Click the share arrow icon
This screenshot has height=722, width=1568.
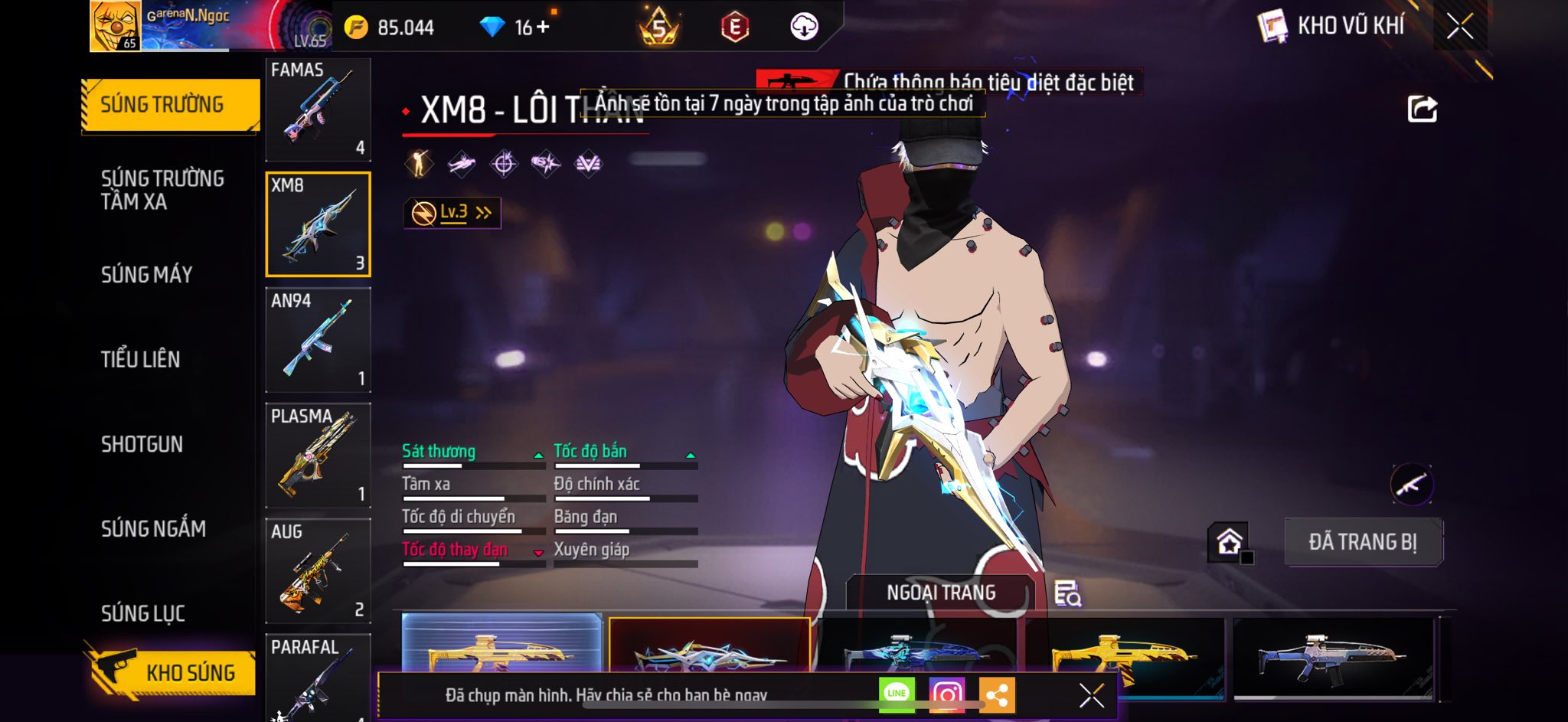tap(1422, 109)
